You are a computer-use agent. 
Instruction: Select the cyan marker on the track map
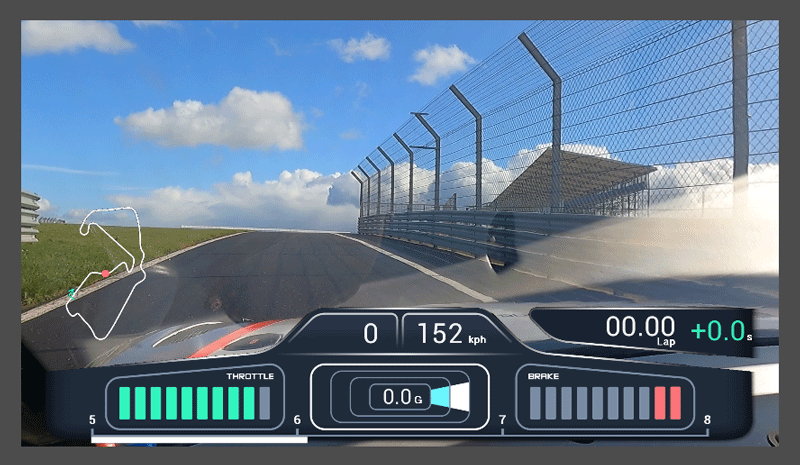point(72,292)
